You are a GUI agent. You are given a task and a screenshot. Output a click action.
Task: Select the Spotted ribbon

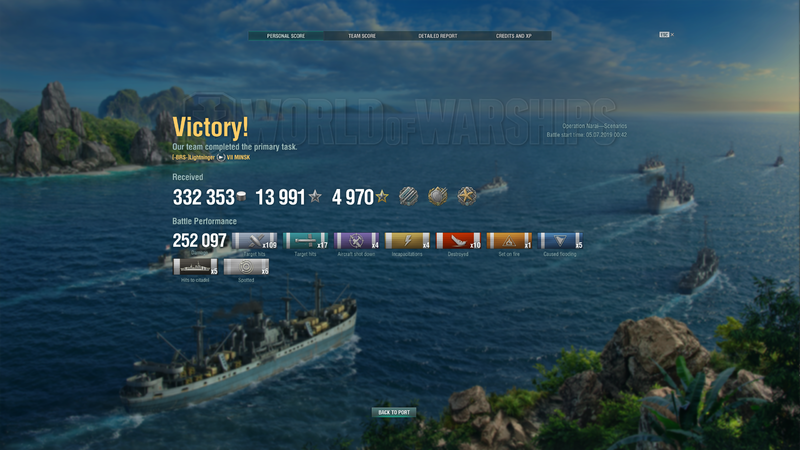click(x=246, y=267)
